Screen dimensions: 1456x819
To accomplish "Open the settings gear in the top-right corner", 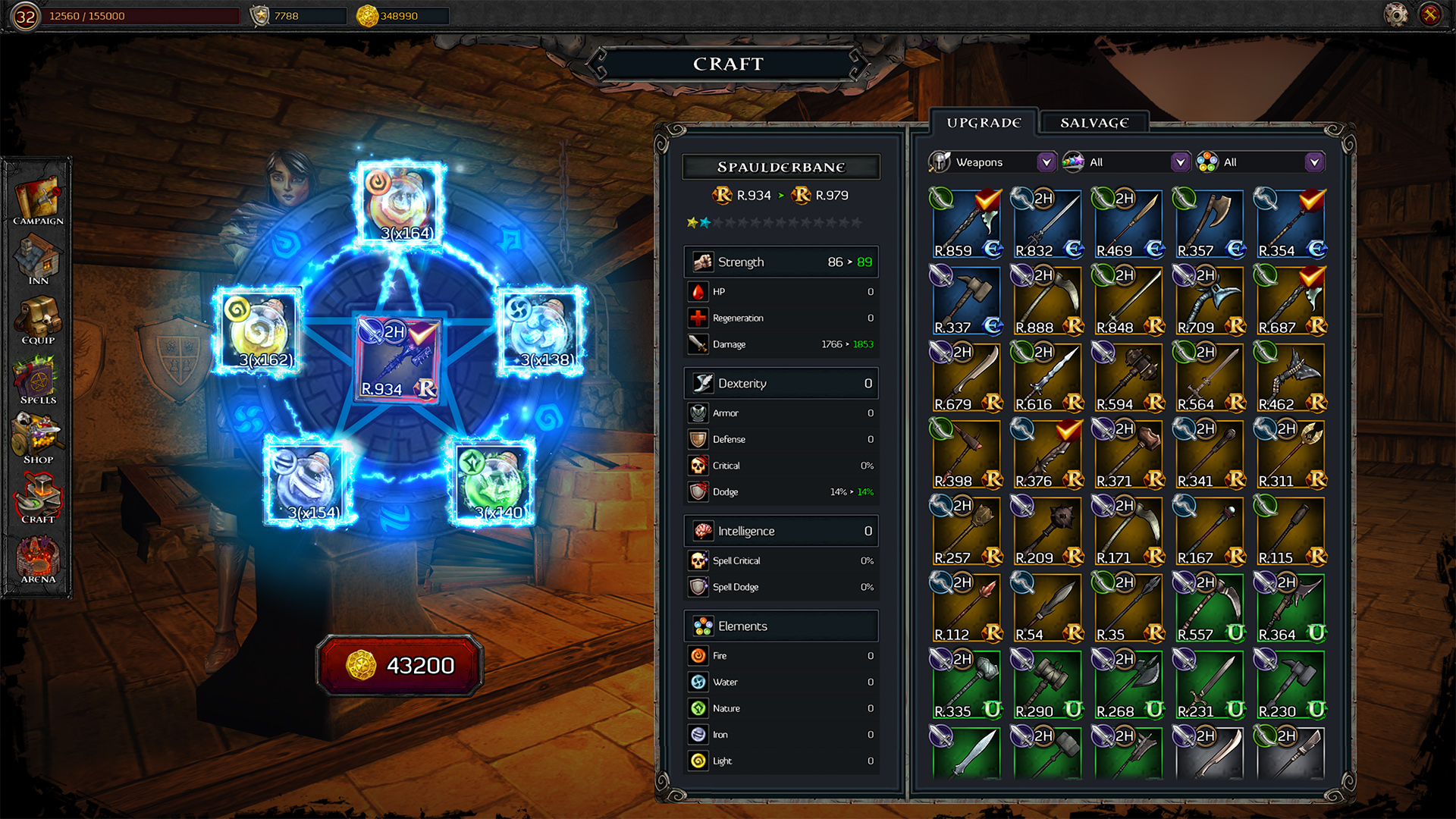I will click(x=1394, y=14).
